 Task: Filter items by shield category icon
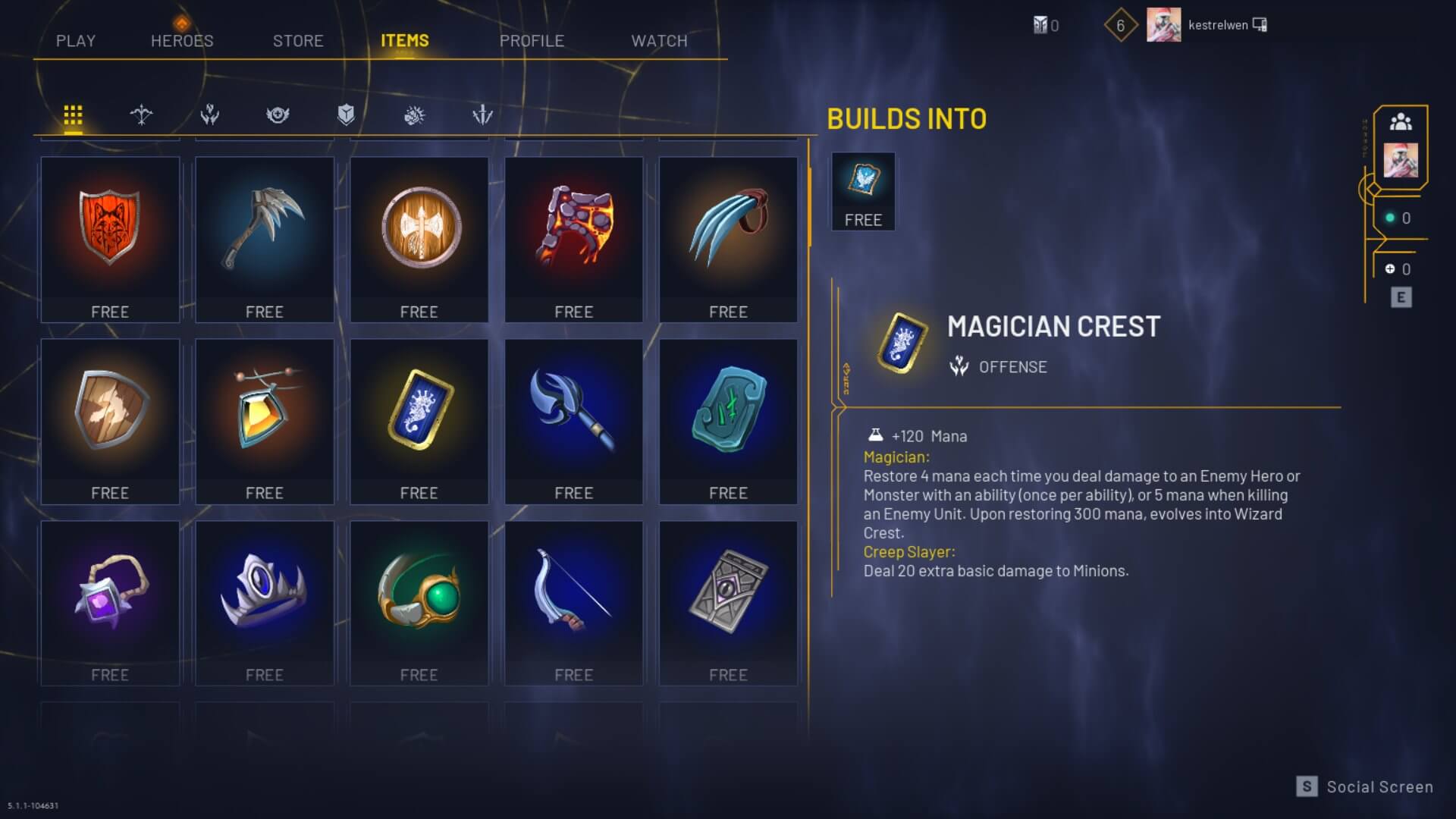[x=346, y=115]
